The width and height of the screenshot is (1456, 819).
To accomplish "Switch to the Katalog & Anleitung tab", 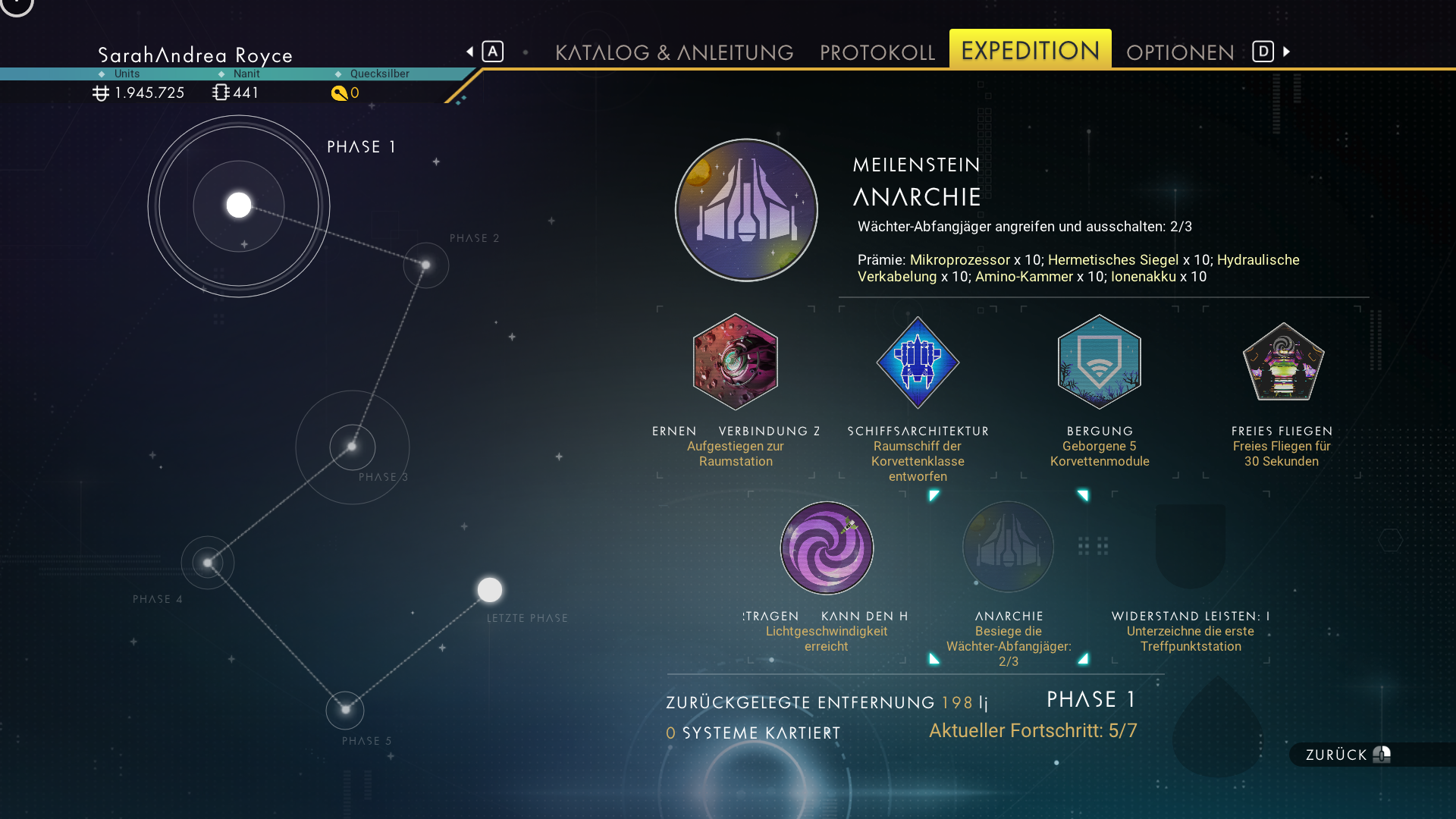I will (674, 52).
